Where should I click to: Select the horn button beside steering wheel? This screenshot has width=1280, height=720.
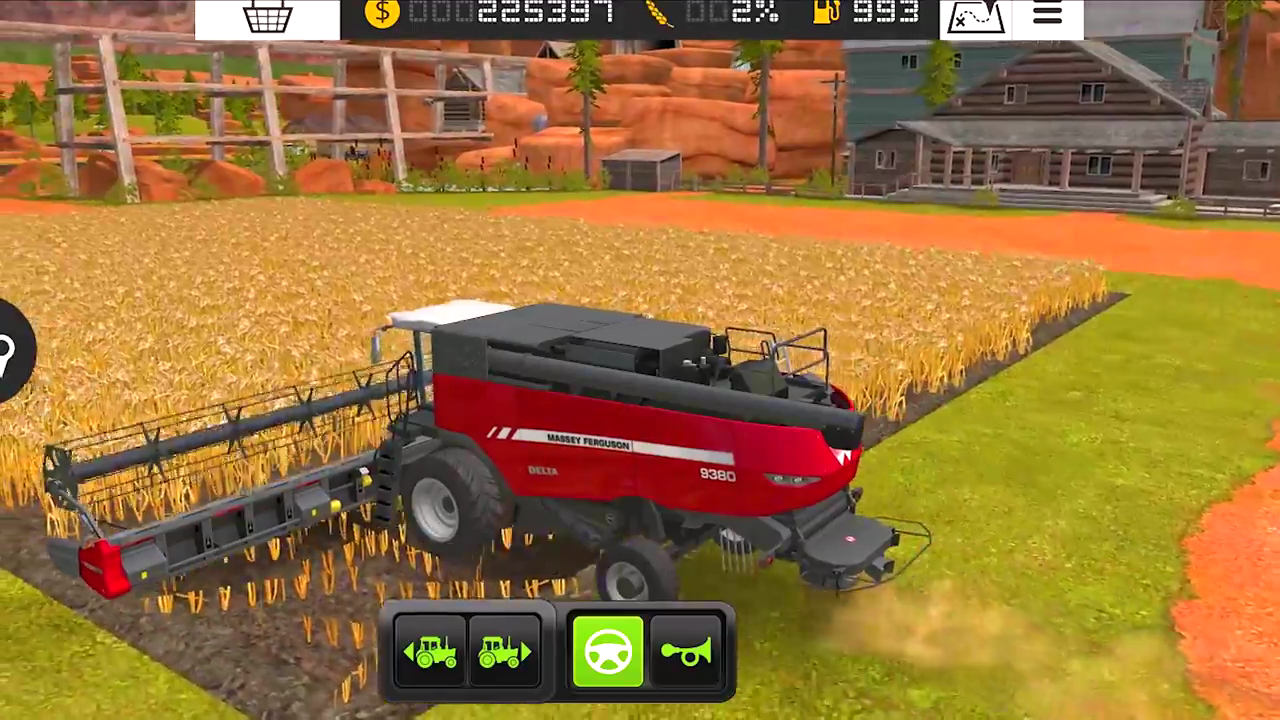click(x=686, y=651)
